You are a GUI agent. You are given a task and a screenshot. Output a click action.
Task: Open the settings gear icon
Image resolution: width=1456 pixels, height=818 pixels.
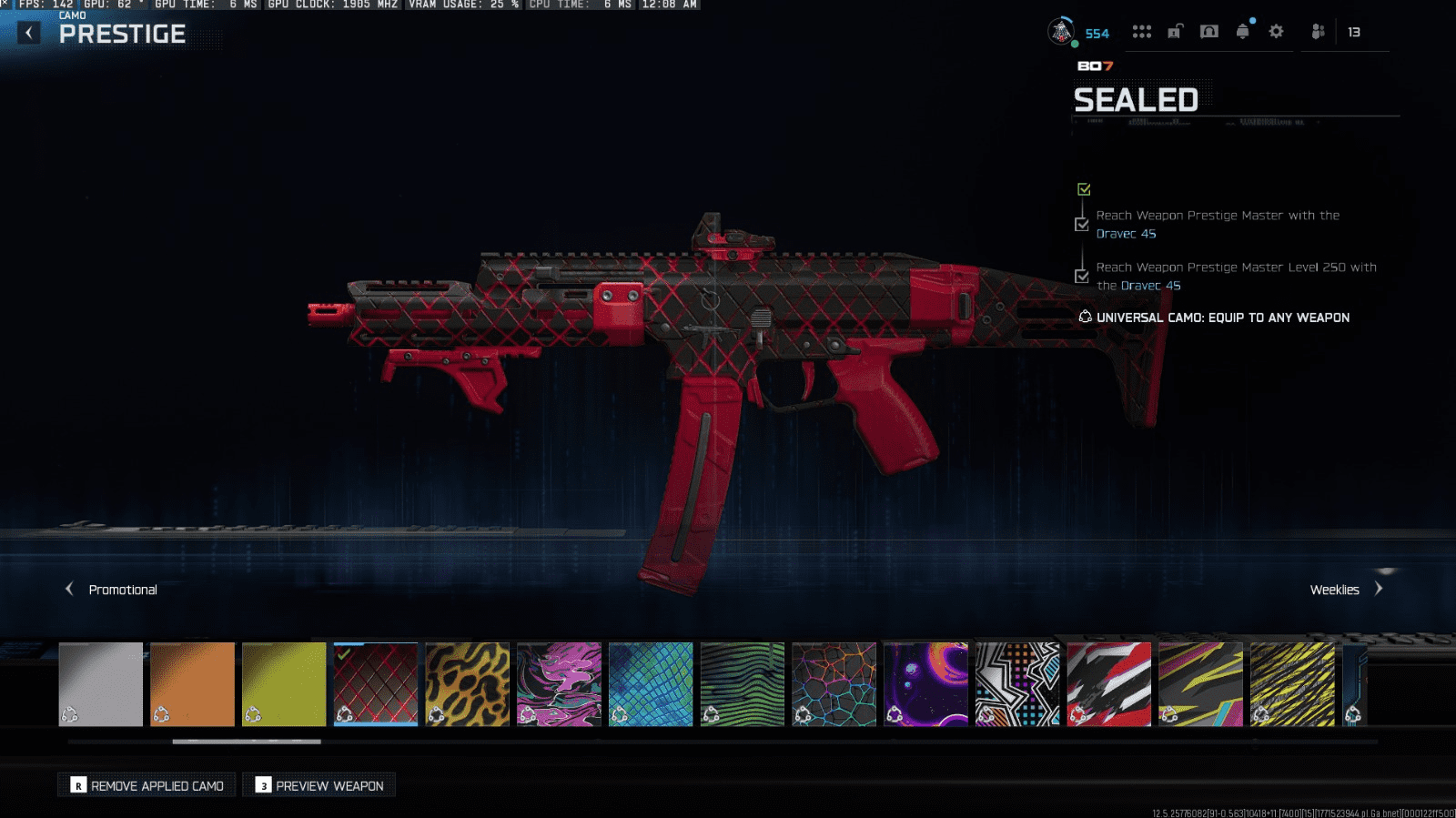(1276, 32)
